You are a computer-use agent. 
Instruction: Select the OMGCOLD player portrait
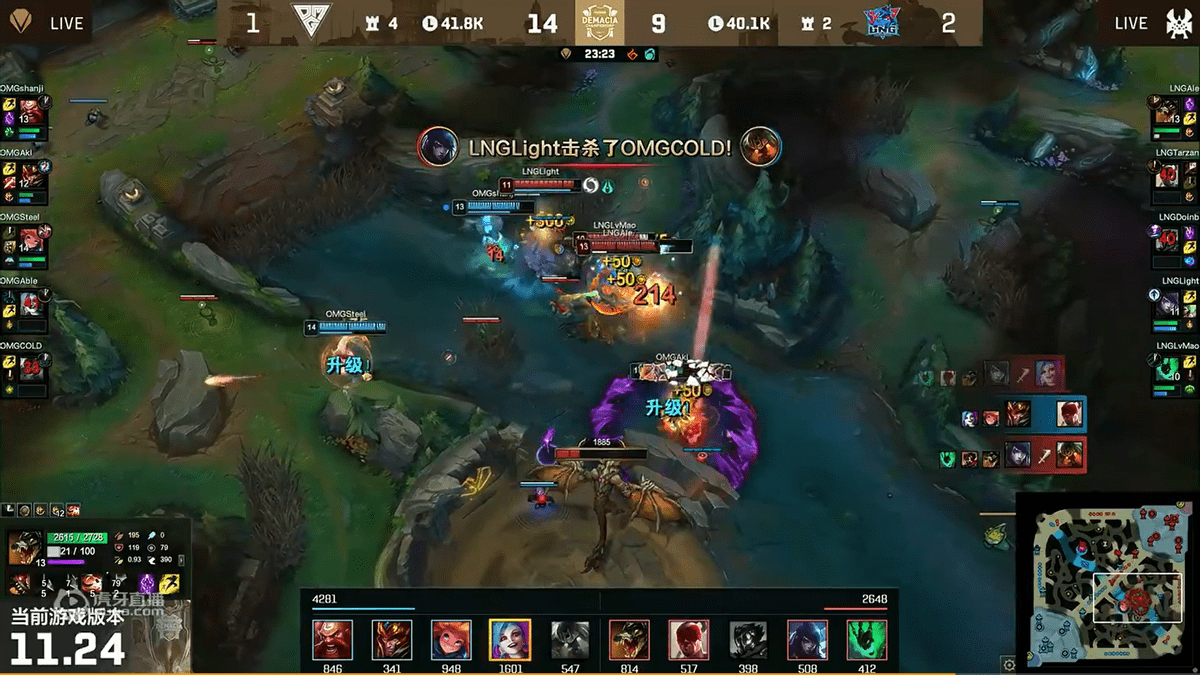point(33,368)
